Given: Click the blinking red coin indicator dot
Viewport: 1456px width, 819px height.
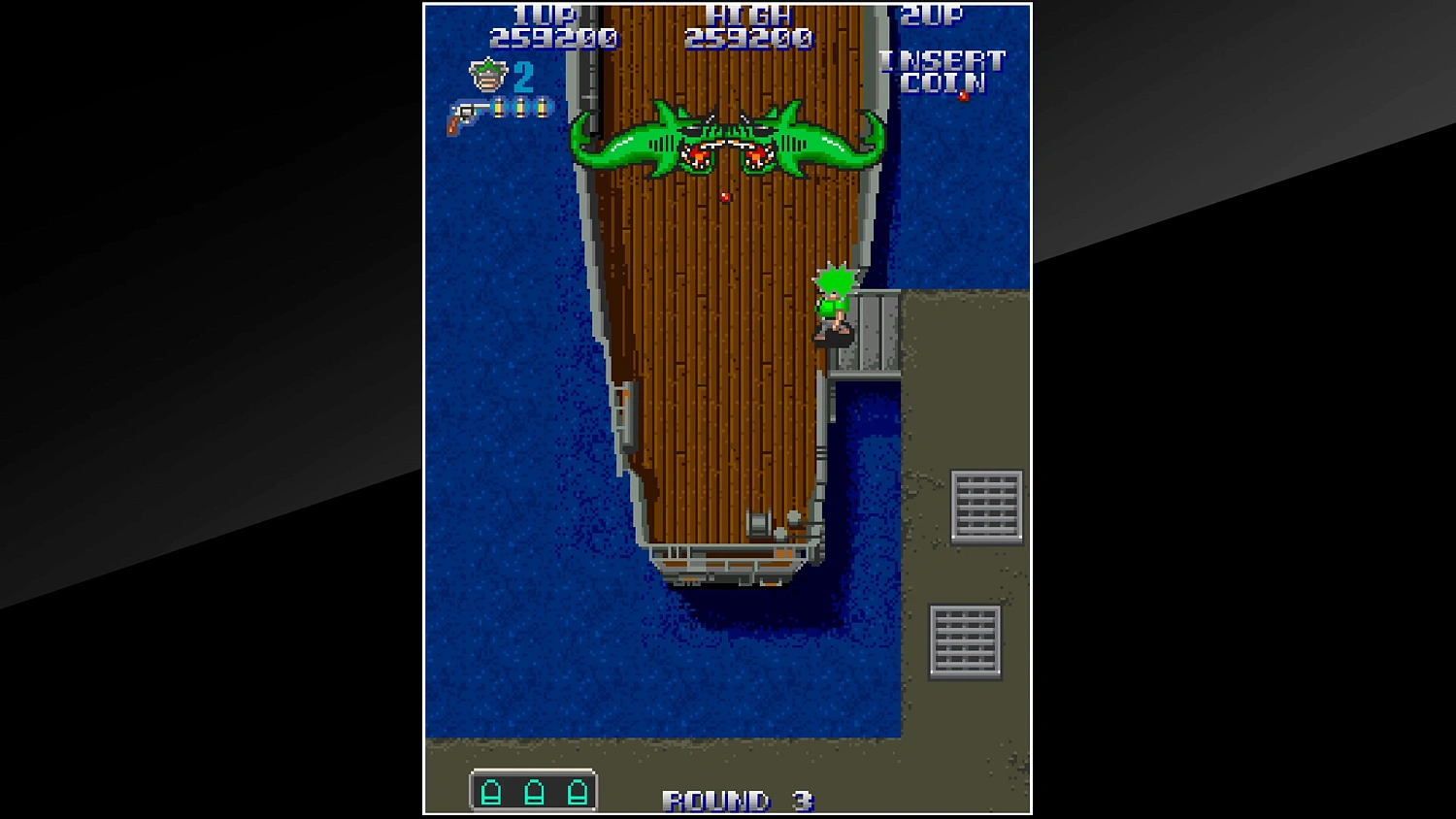Looking at the screenshot, I should [x=965, y=95].
